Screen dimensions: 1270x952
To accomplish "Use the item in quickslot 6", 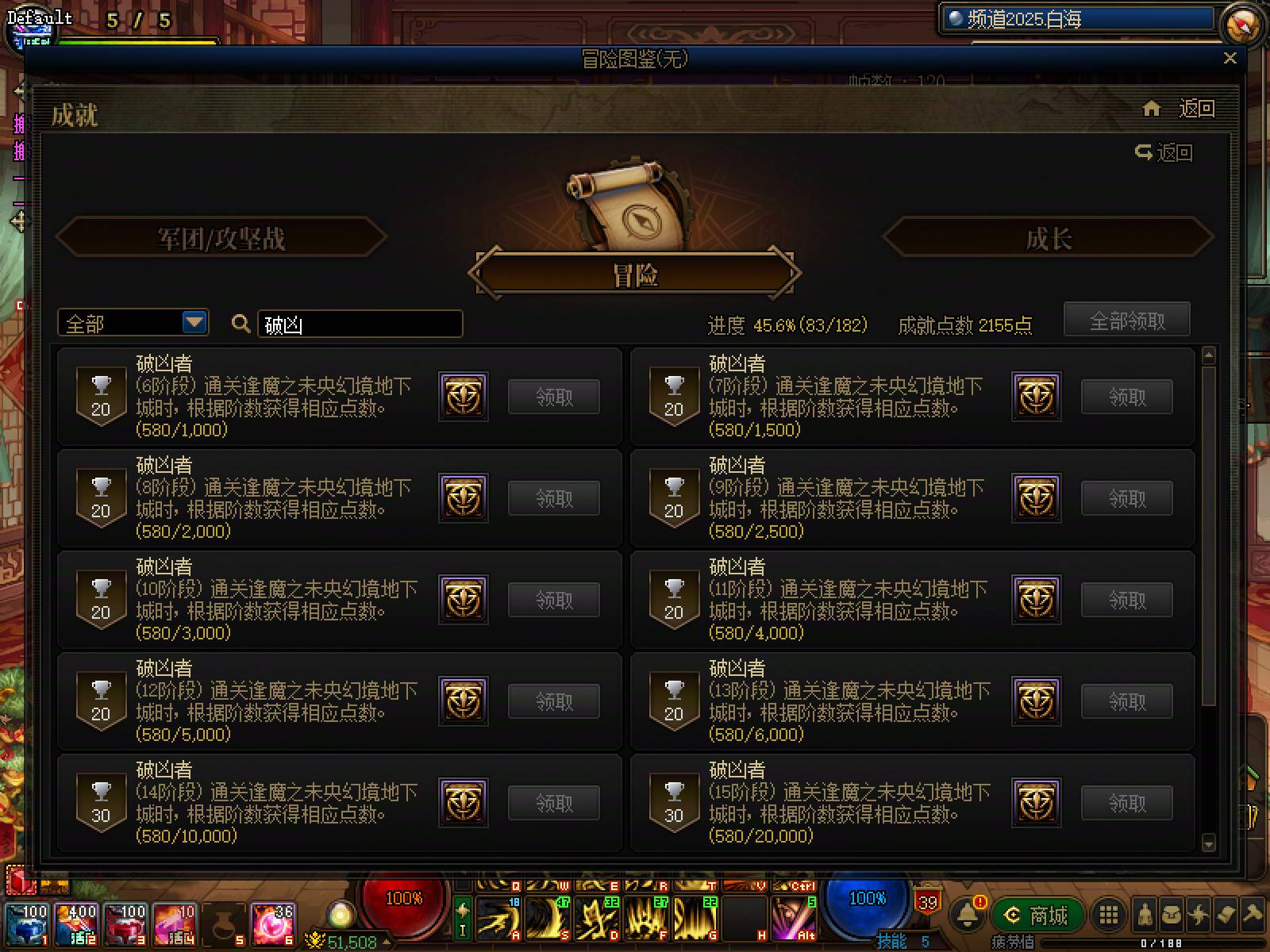I will [274, 924].
